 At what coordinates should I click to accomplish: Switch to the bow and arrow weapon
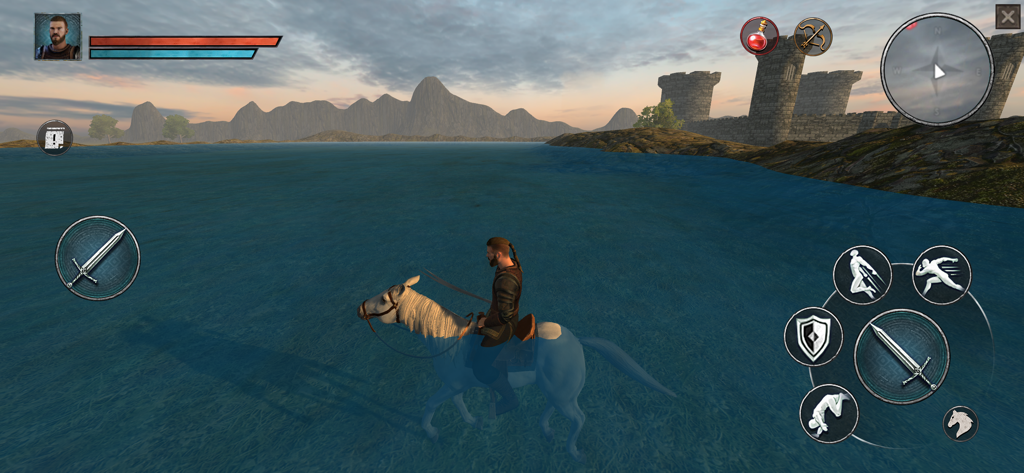click(813, 37)
